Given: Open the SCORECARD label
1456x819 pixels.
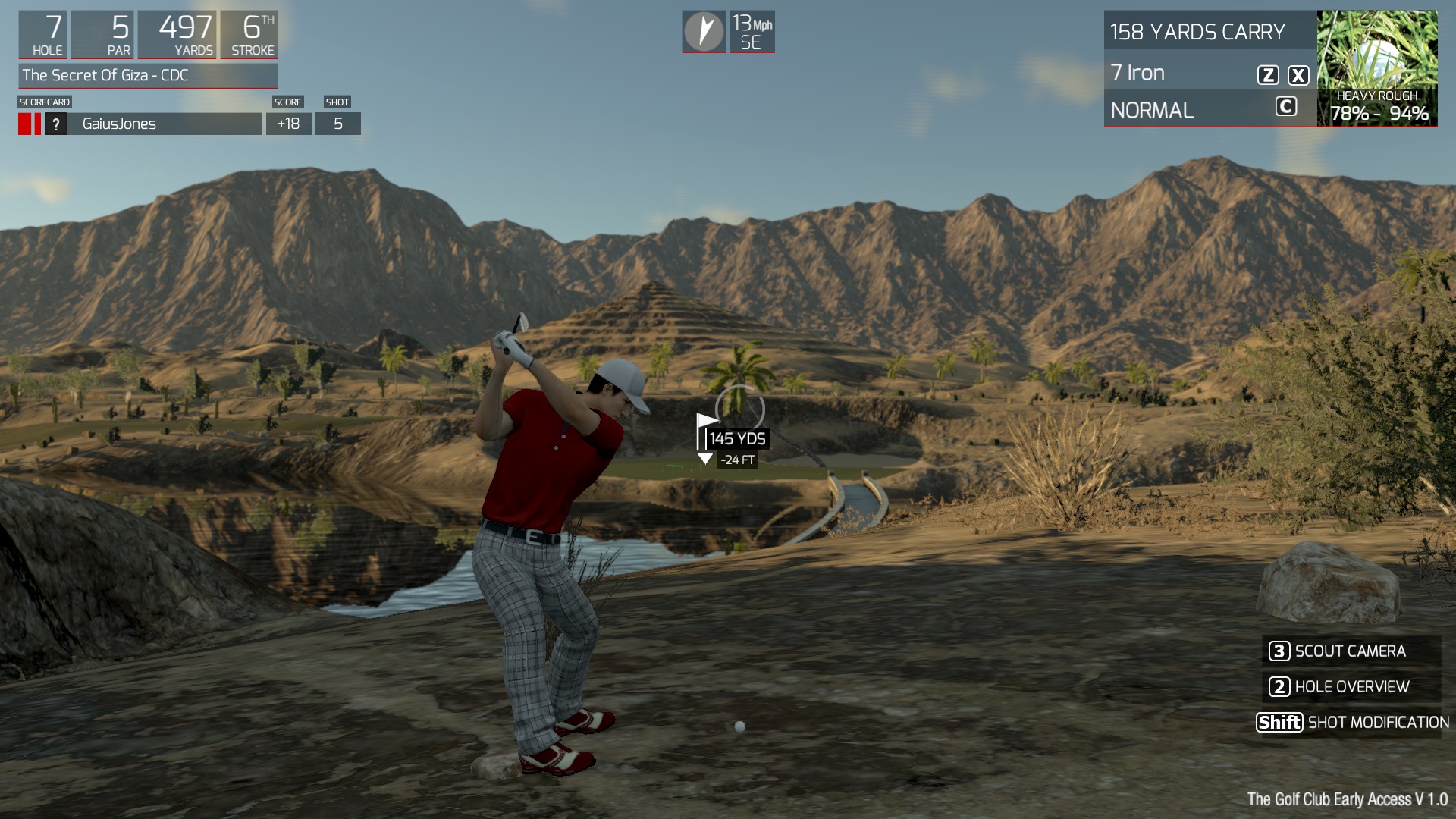Looking at the screenshot, I should pos(45,102).
